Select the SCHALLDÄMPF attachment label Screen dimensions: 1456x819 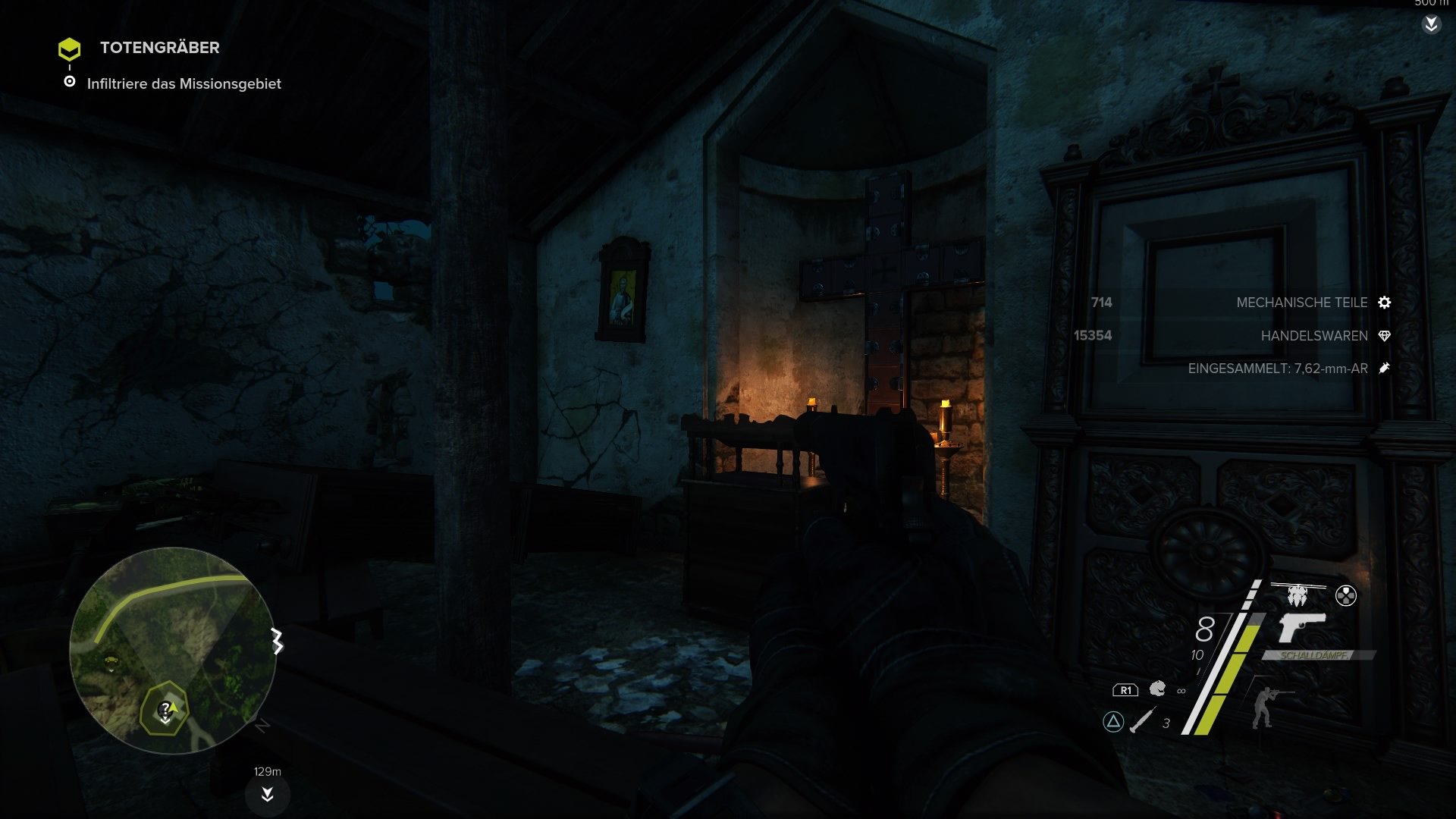[x=1314, y=657]
